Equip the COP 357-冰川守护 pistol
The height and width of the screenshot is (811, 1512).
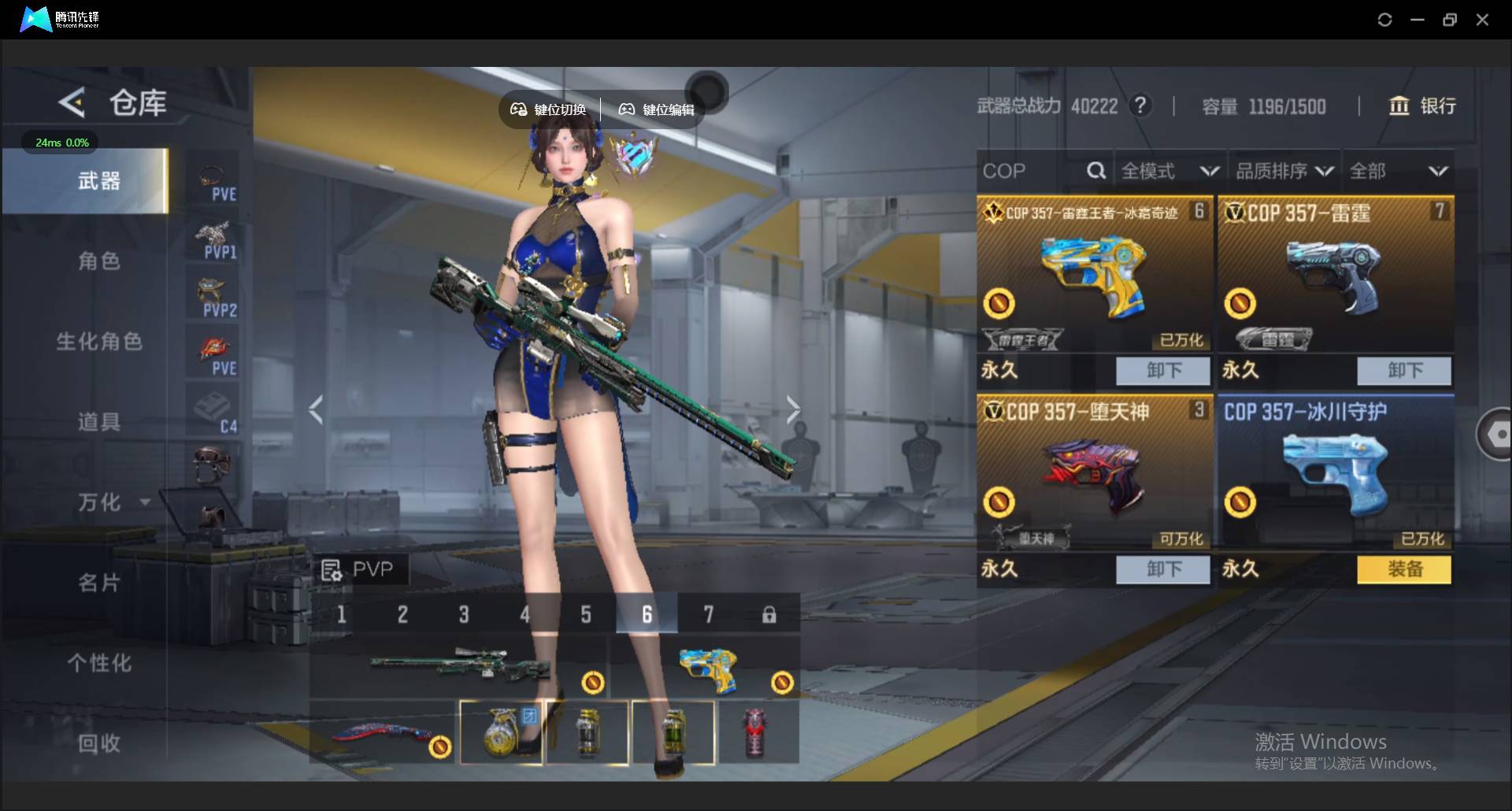tap(1404, 569)
